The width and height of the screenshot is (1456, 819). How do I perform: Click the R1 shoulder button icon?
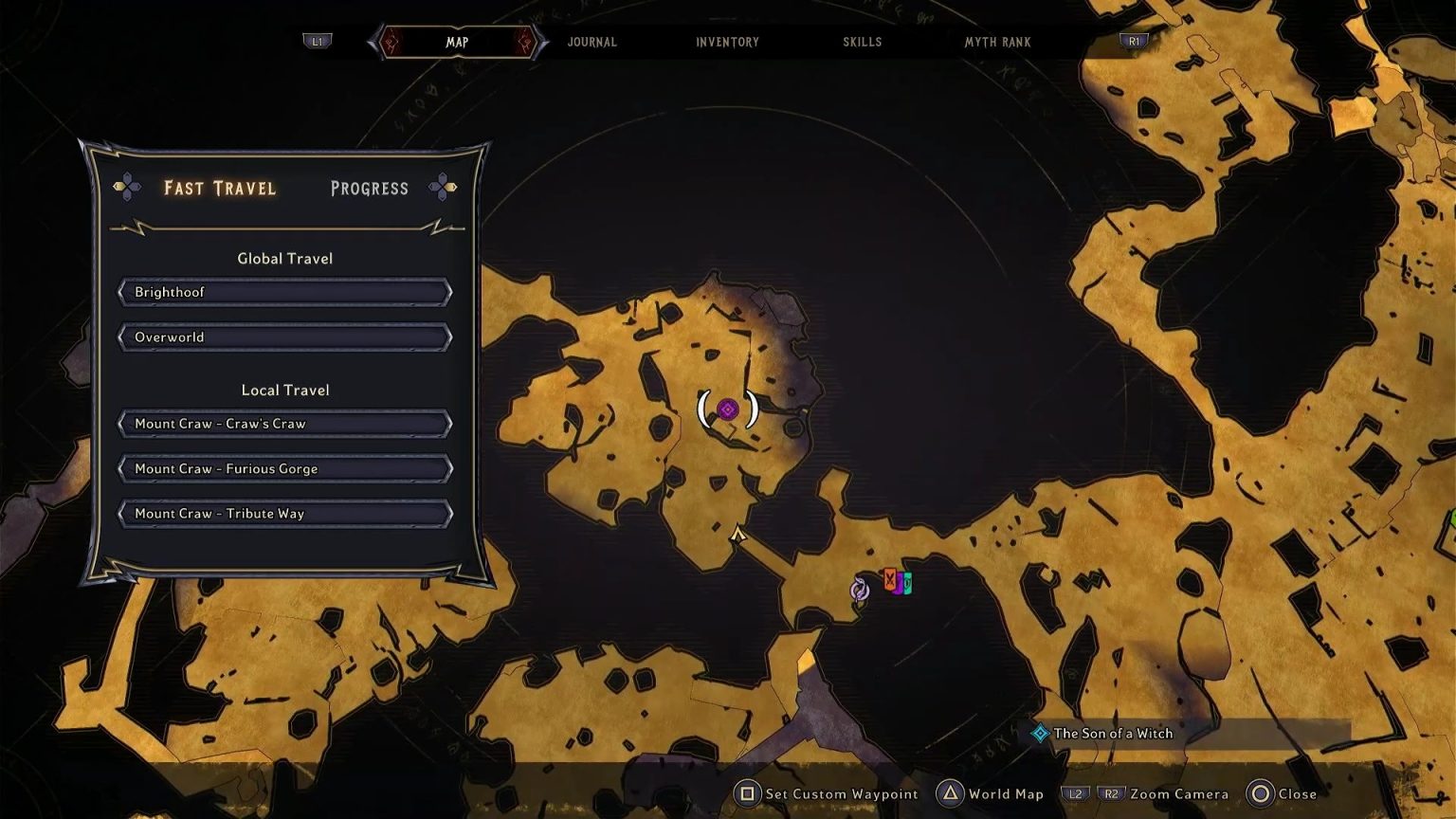[1134, 42]
